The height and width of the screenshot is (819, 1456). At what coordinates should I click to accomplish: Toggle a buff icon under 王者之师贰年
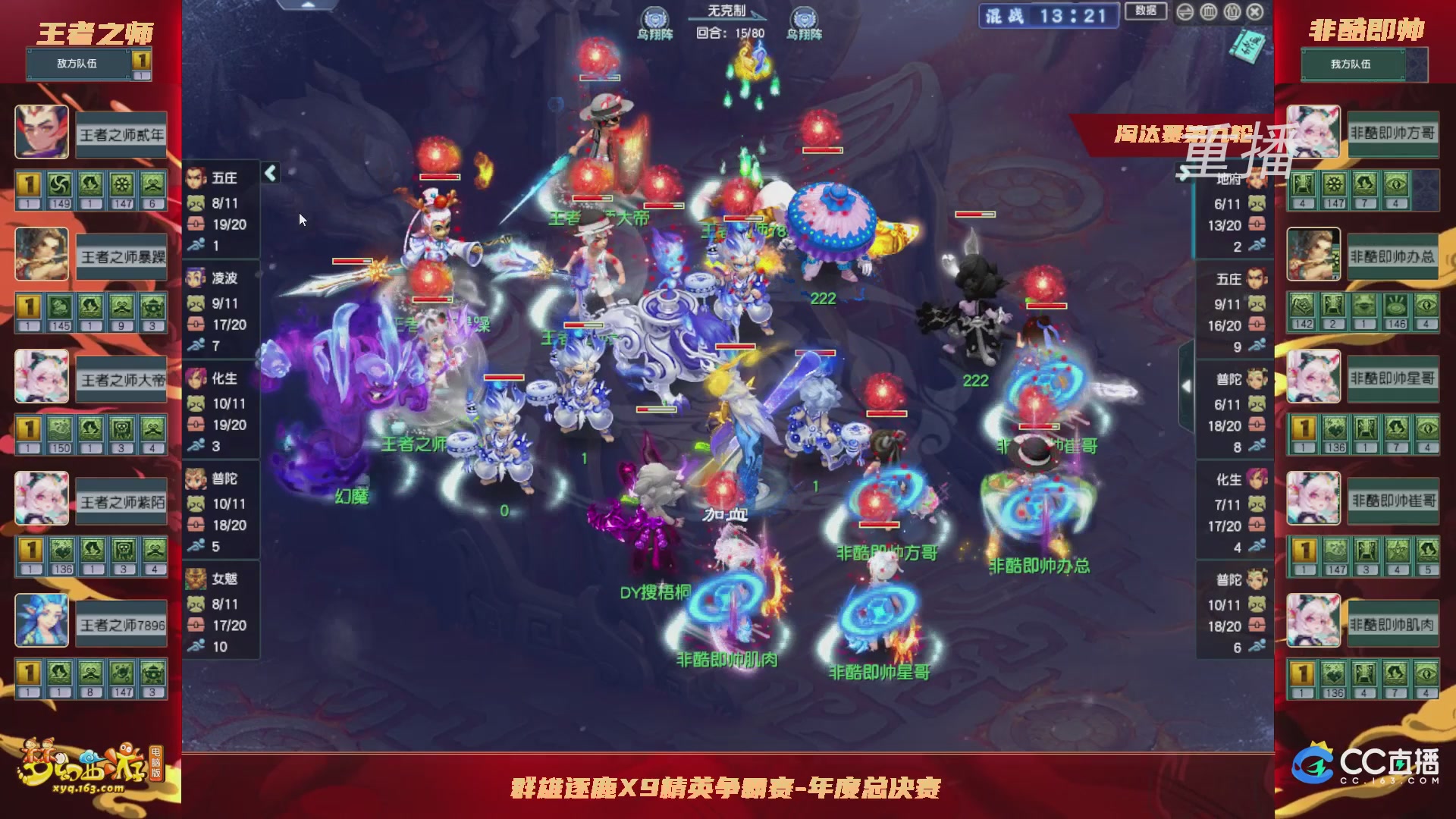point(59,184)
